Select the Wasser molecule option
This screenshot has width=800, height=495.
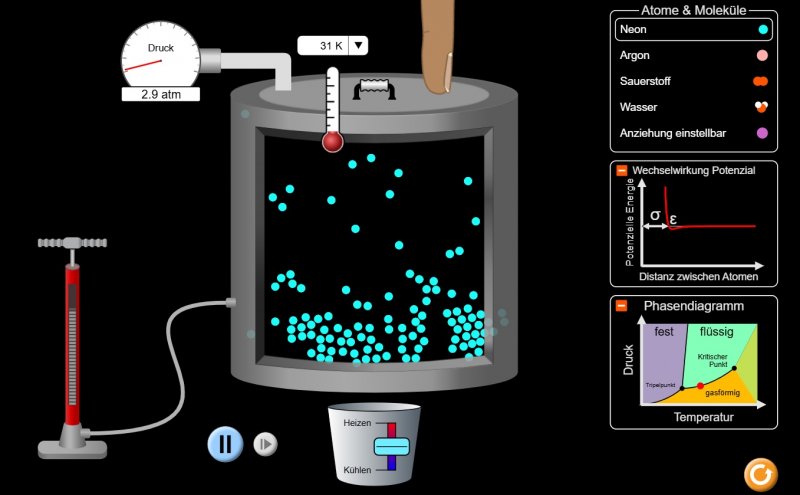(x=692, y=107)
